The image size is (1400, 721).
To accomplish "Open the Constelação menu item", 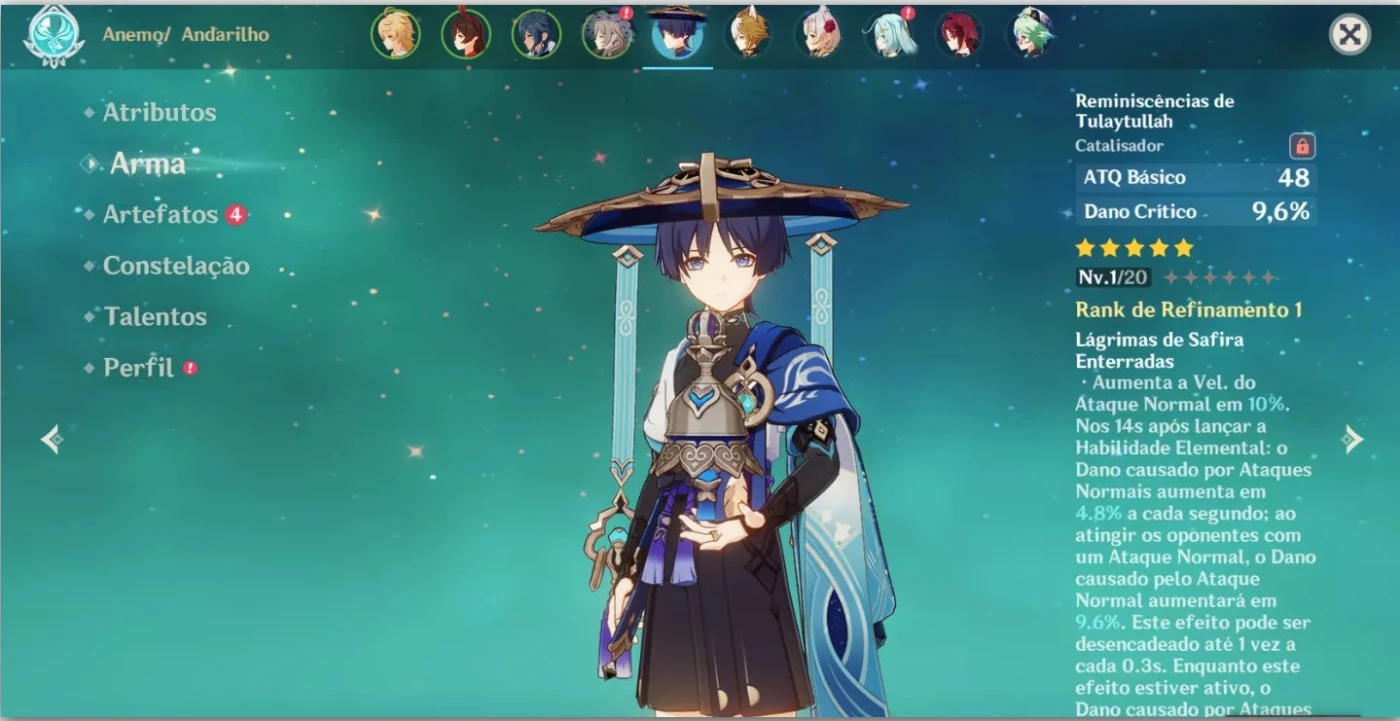I will tap(176, 266).
